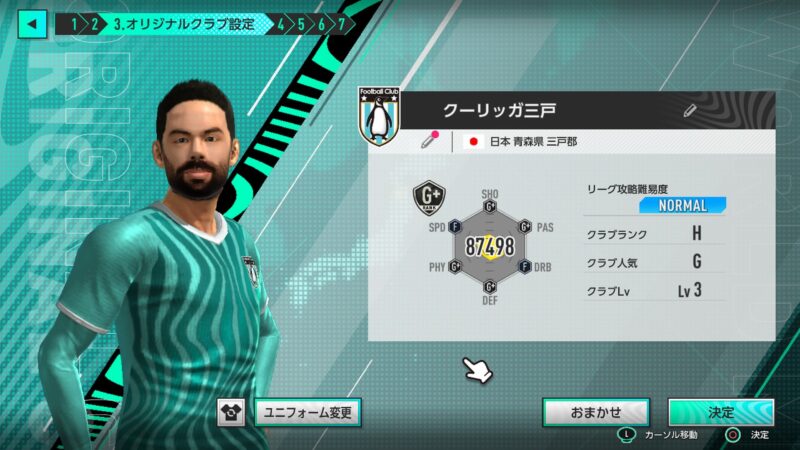Select step 3 オリジナルクラブ設定

pyautogui.click(x=183, y=22)
